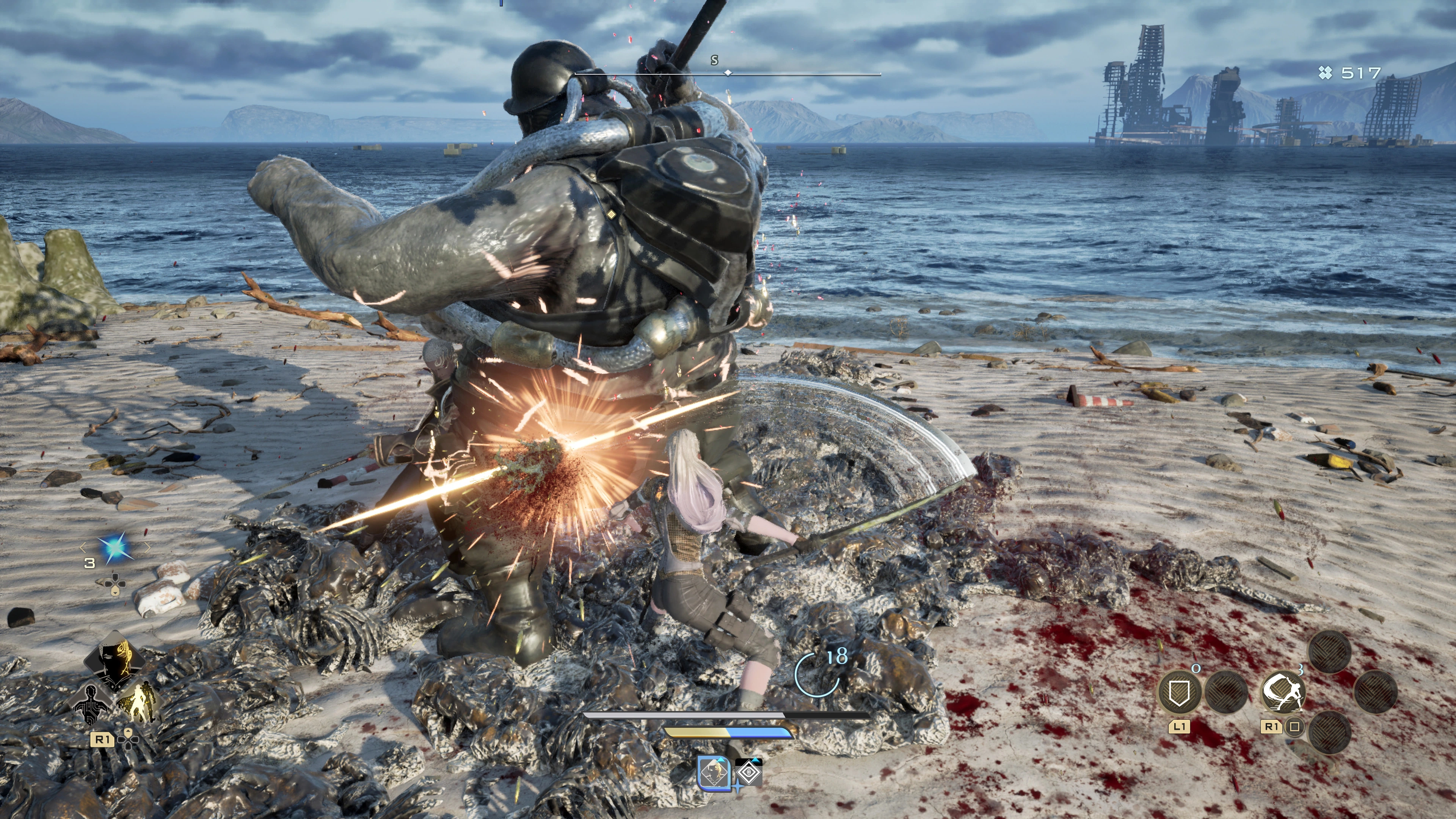The image size is (1456, 819).
Task: Cycle to the previous quick item
Action: pos(83,547)
